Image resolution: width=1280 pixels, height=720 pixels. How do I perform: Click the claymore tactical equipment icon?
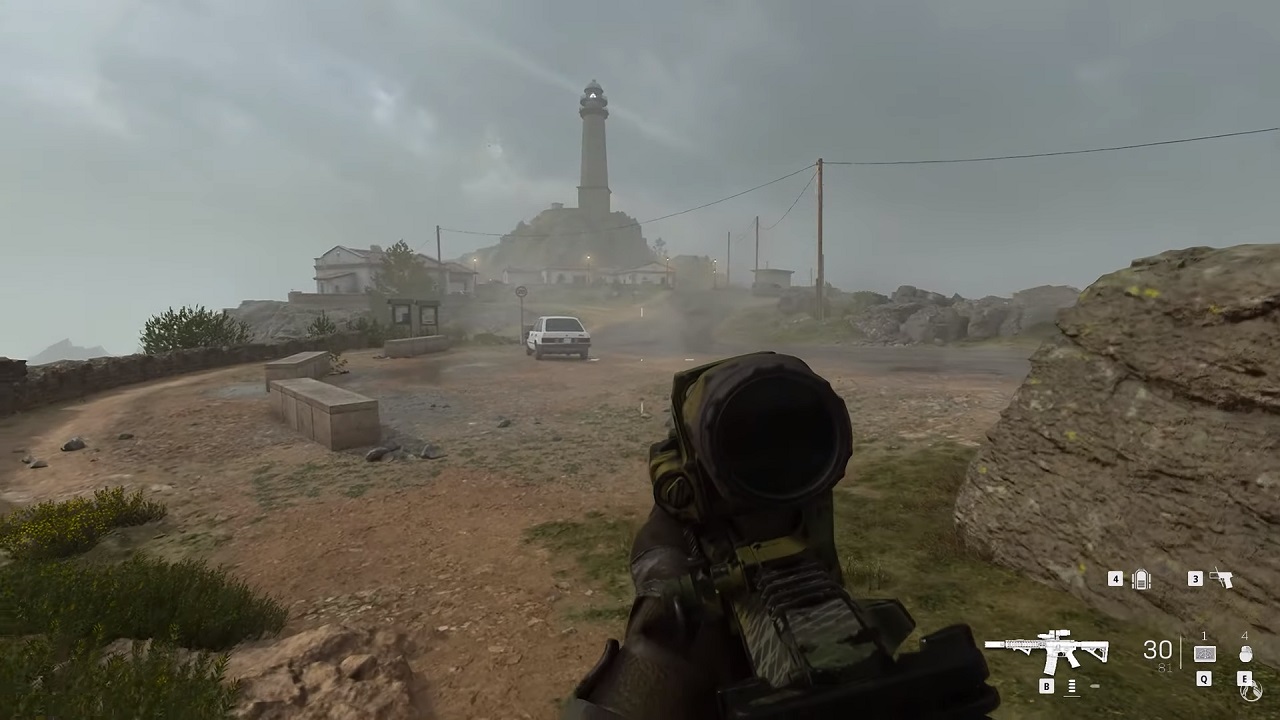(1205, 654)
